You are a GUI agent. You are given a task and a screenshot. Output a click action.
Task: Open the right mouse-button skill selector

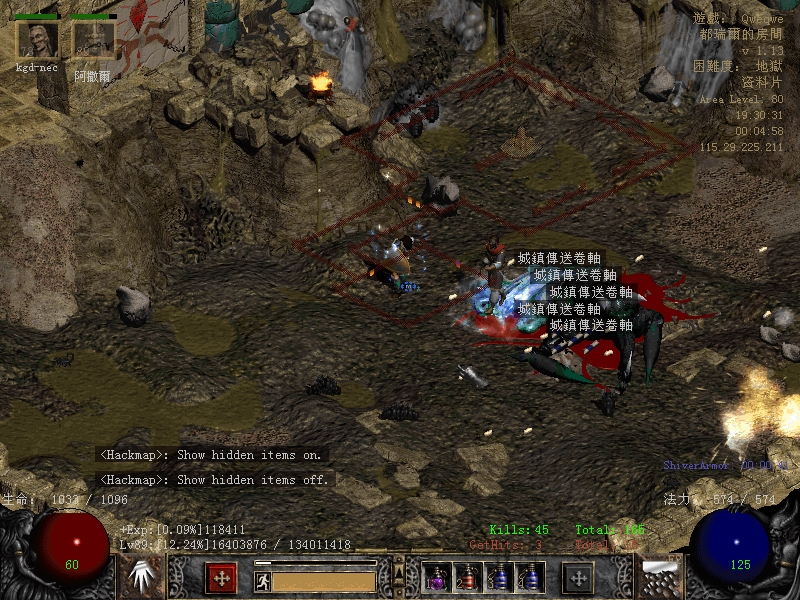pos(661,577)
